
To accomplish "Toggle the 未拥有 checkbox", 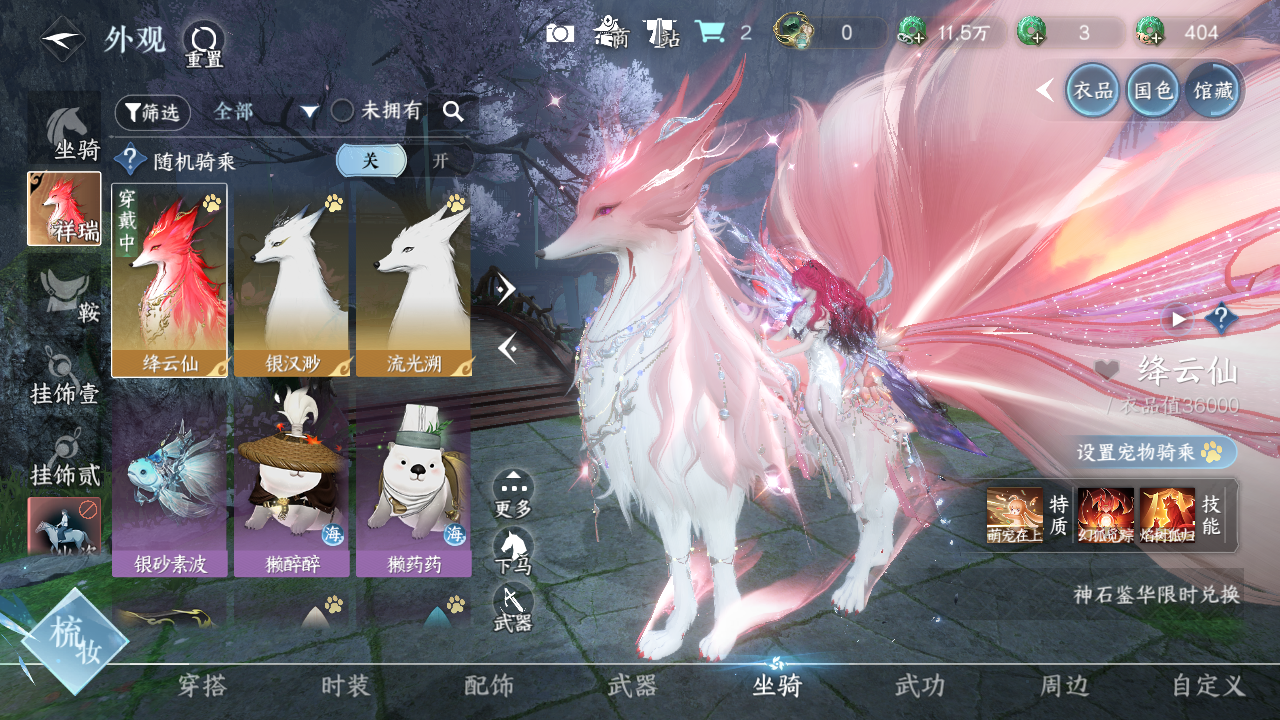I will 343,111.
